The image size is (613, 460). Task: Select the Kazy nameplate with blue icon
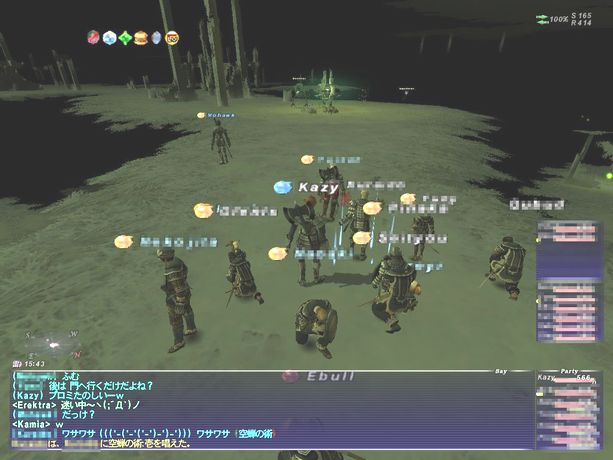point(310,187)
